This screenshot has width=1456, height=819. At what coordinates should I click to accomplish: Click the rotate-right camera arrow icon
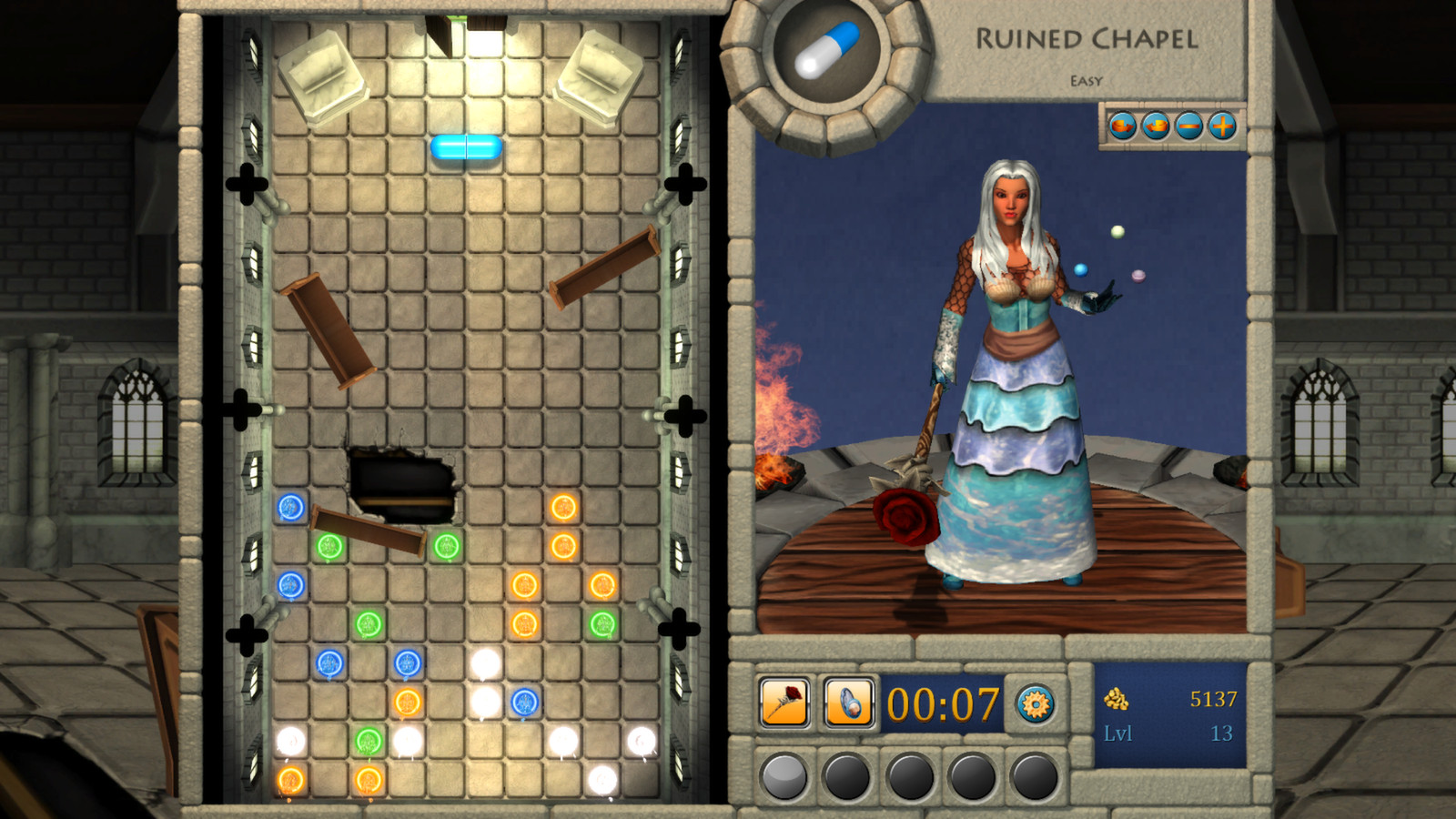pyautogui.click(x=1122, y=126)
